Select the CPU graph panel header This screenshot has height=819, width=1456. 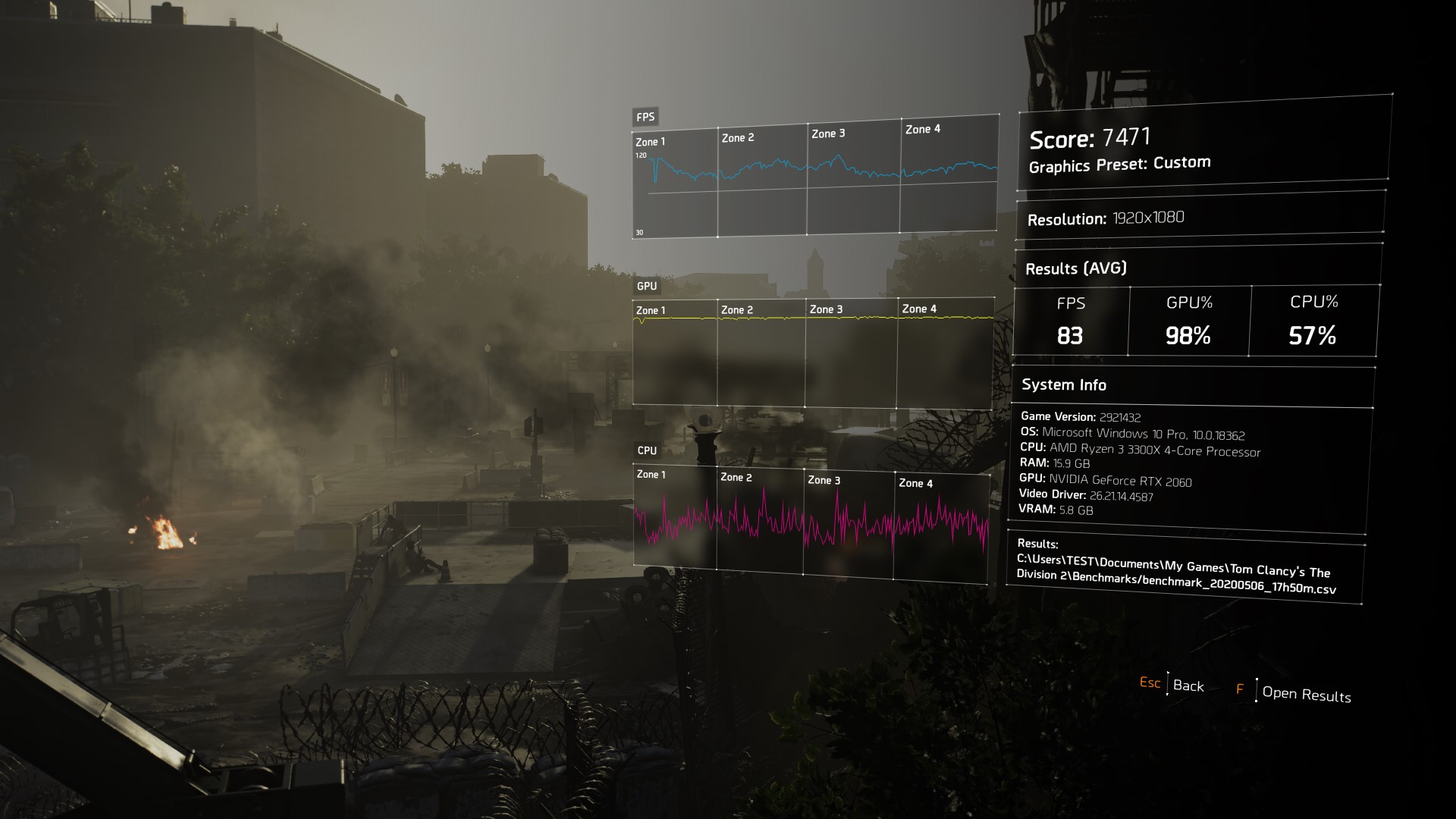(x=645, y=450)
